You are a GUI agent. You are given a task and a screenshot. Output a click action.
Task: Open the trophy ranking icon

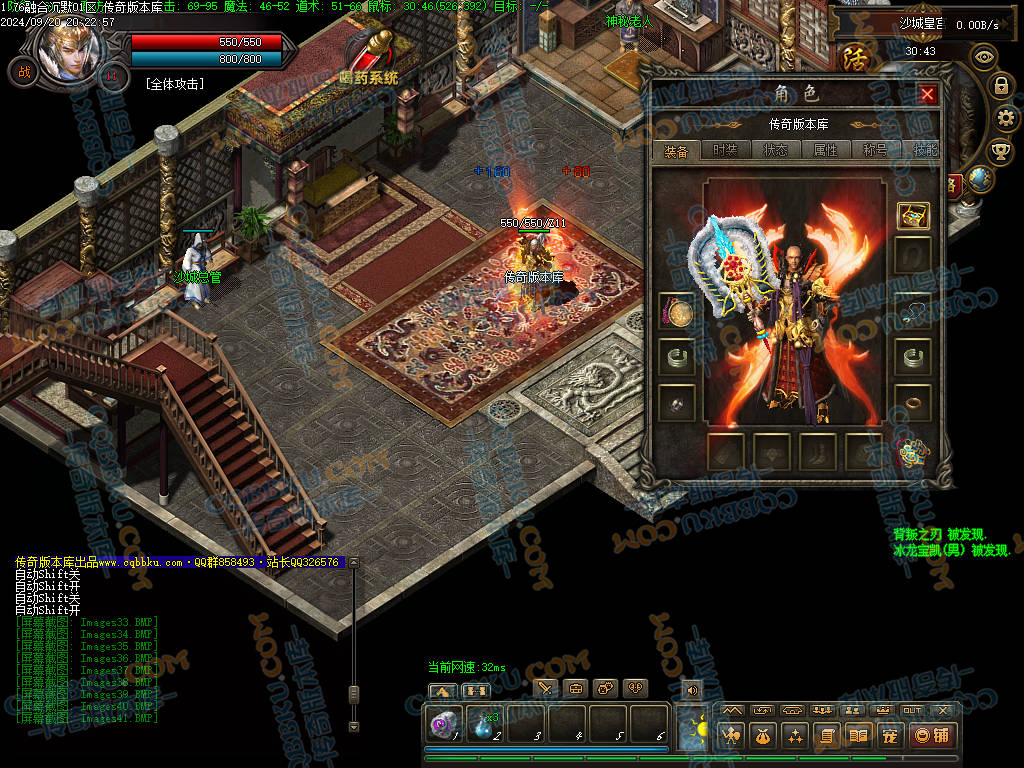(x=1000, y=152)
